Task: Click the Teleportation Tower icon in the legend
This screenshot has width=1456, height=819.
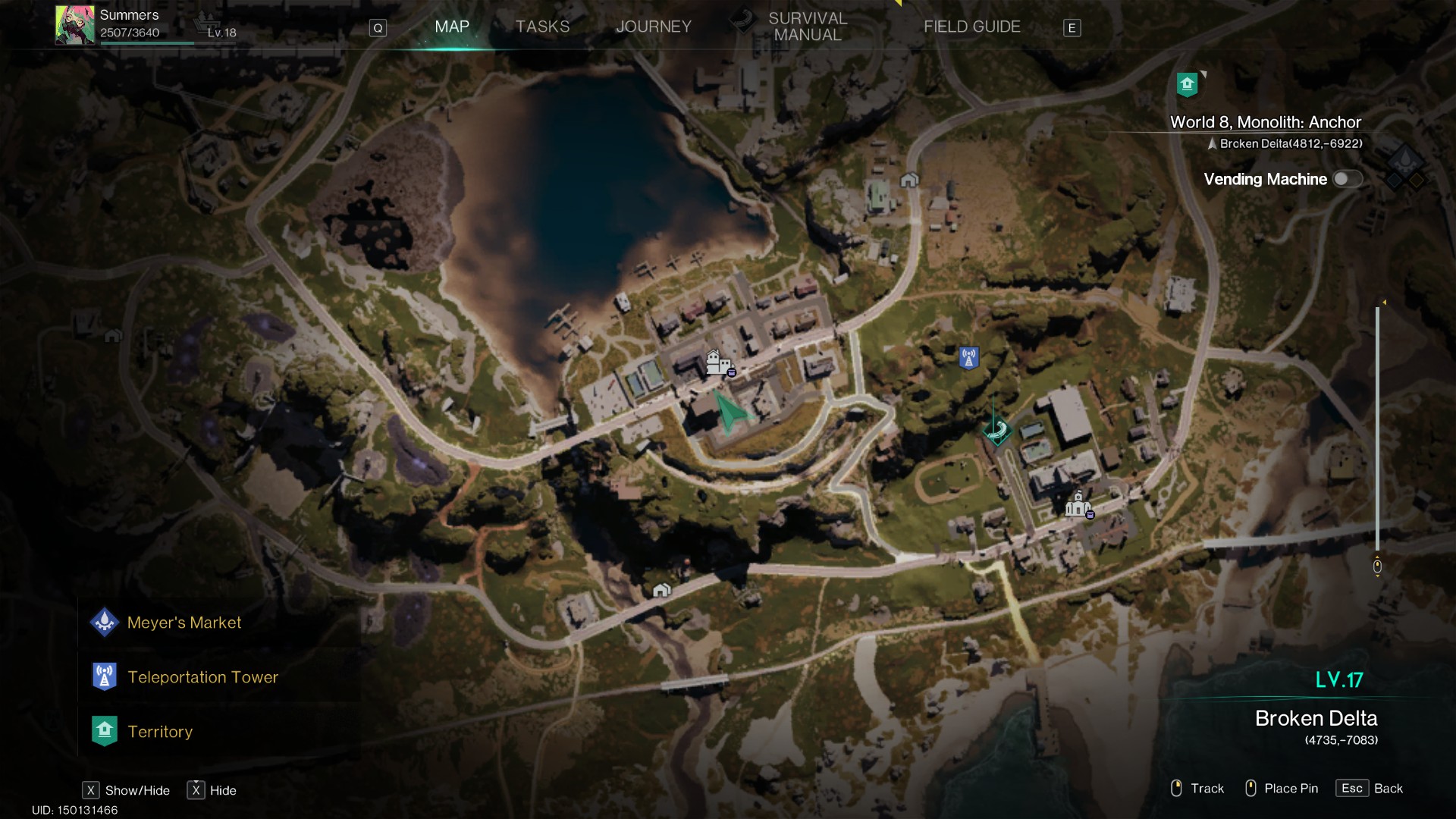Action: [x=105, y=676]
